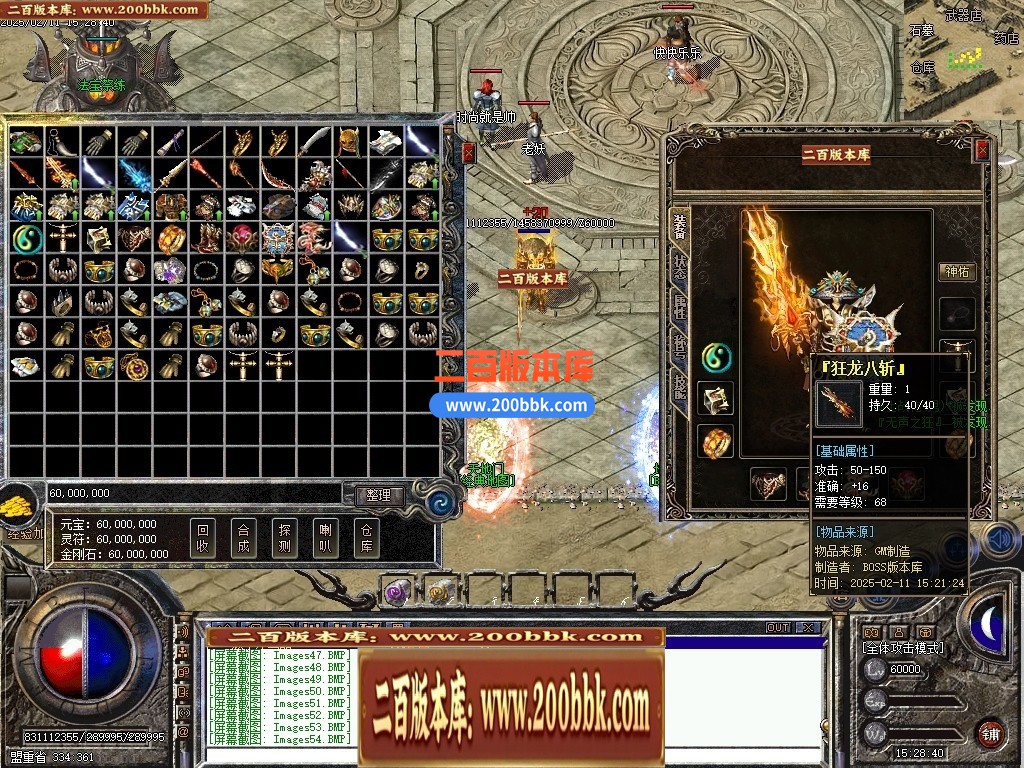Screen dimensions: 1024x768
Task: Click the 神佑 button in equipment panel
Action: click(957, 271)
